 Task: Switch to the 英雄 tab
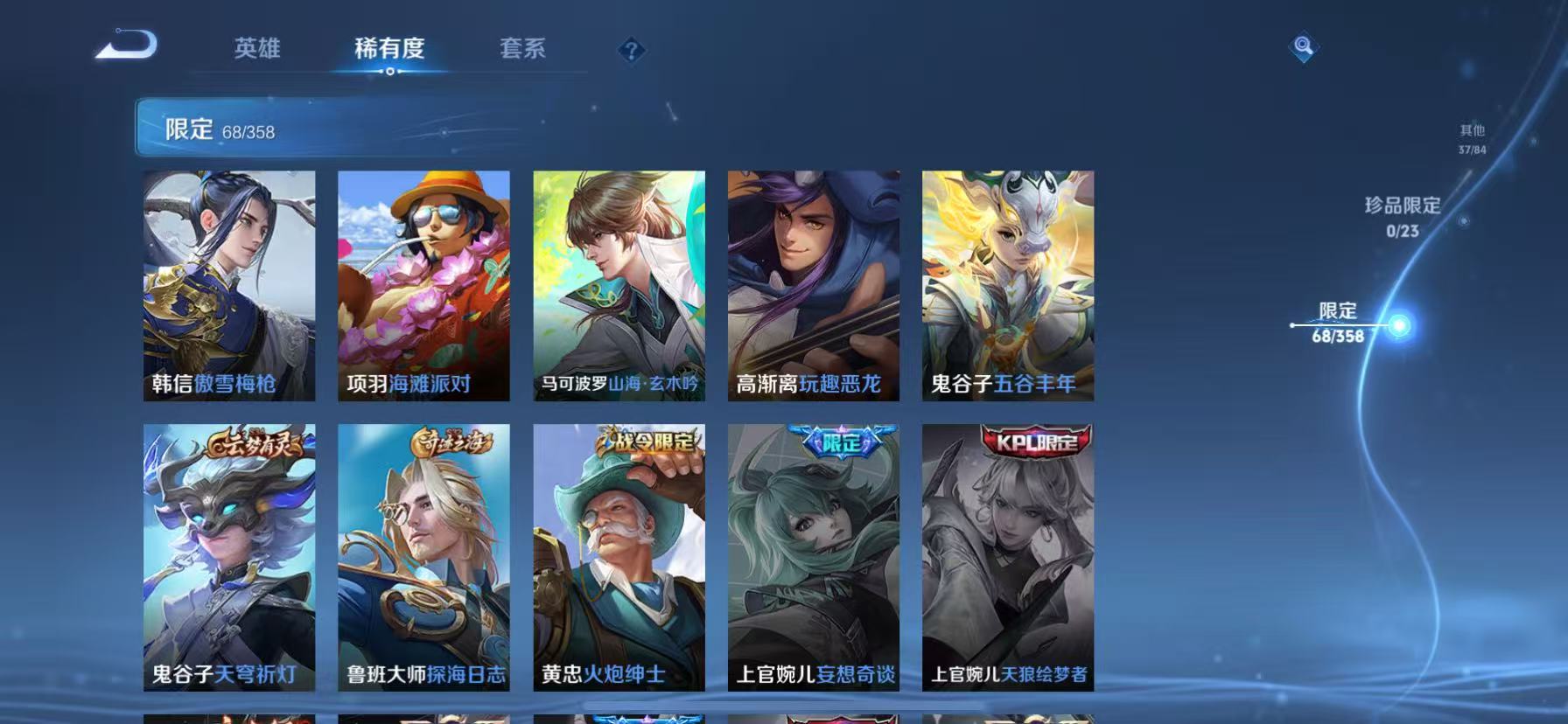pos(257,50)
